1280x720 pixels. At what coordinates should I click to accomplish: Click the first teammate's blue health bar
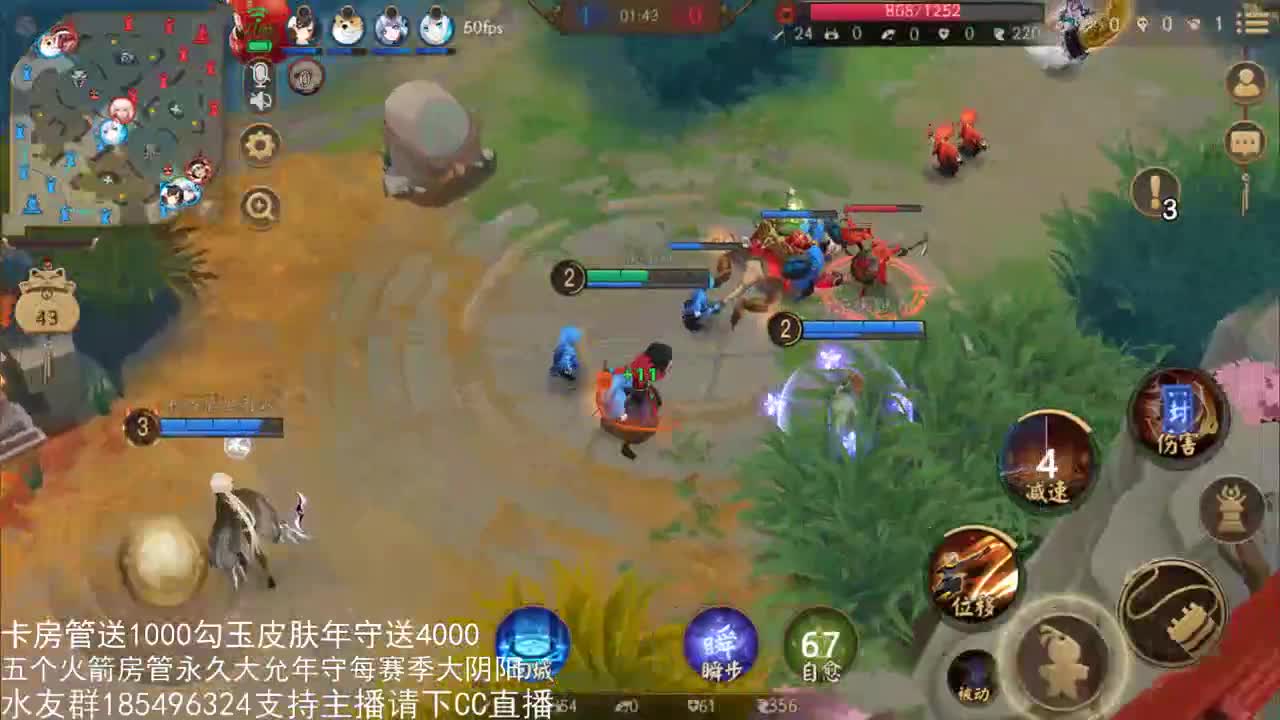click(303, 51)
